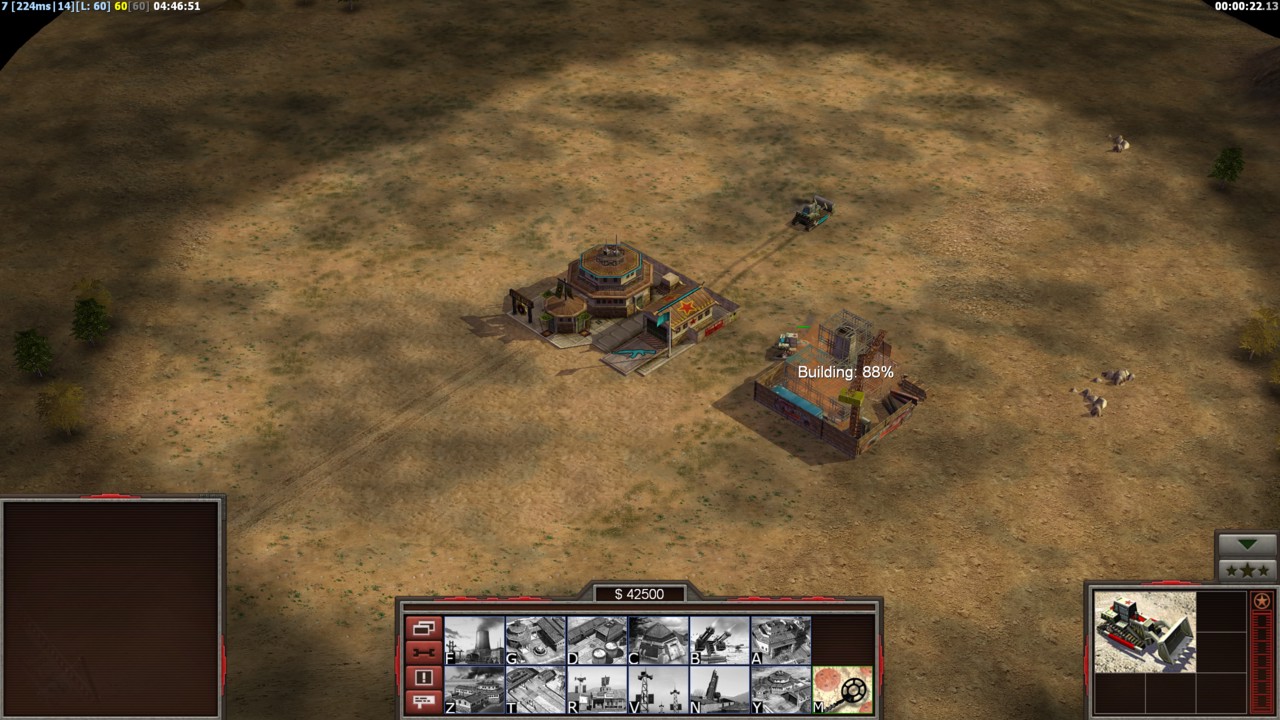Collapse the panel with the green arrow

click(1247, 544)
